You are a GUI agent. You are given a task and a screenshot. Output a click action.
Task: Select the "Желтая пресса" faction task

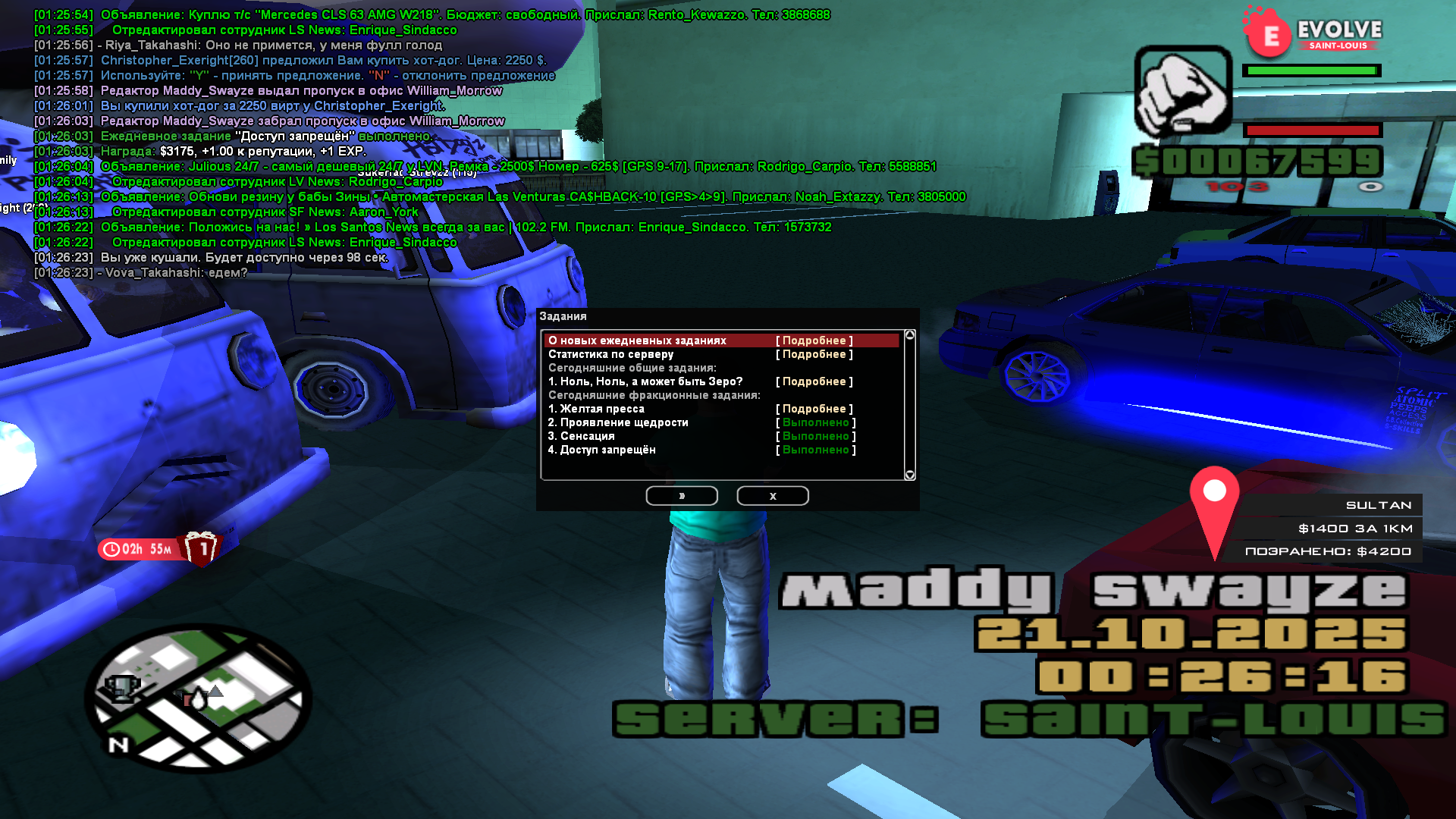pos(596,409)
